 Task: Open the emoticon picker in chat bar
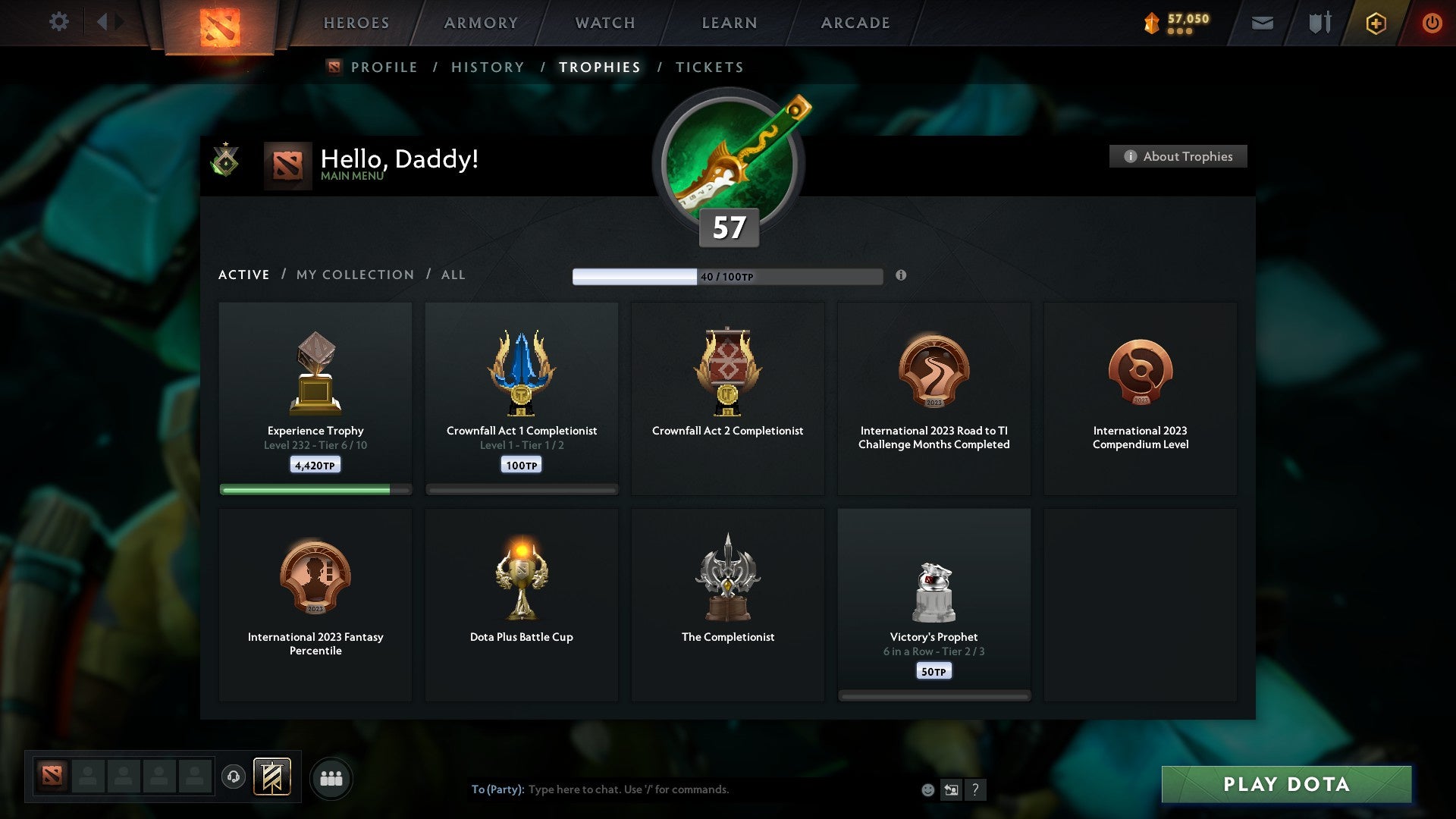[927, 789]
